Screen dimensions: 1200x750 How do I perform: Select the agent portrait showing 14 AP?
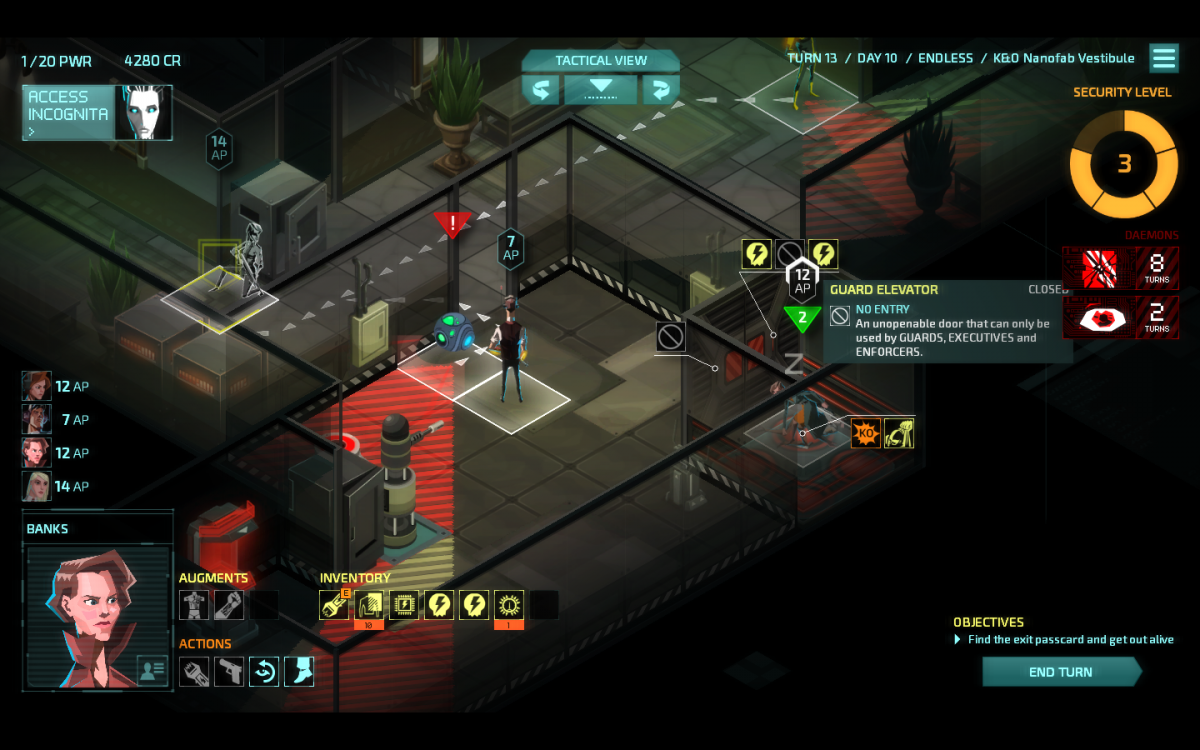click(37, 486)
